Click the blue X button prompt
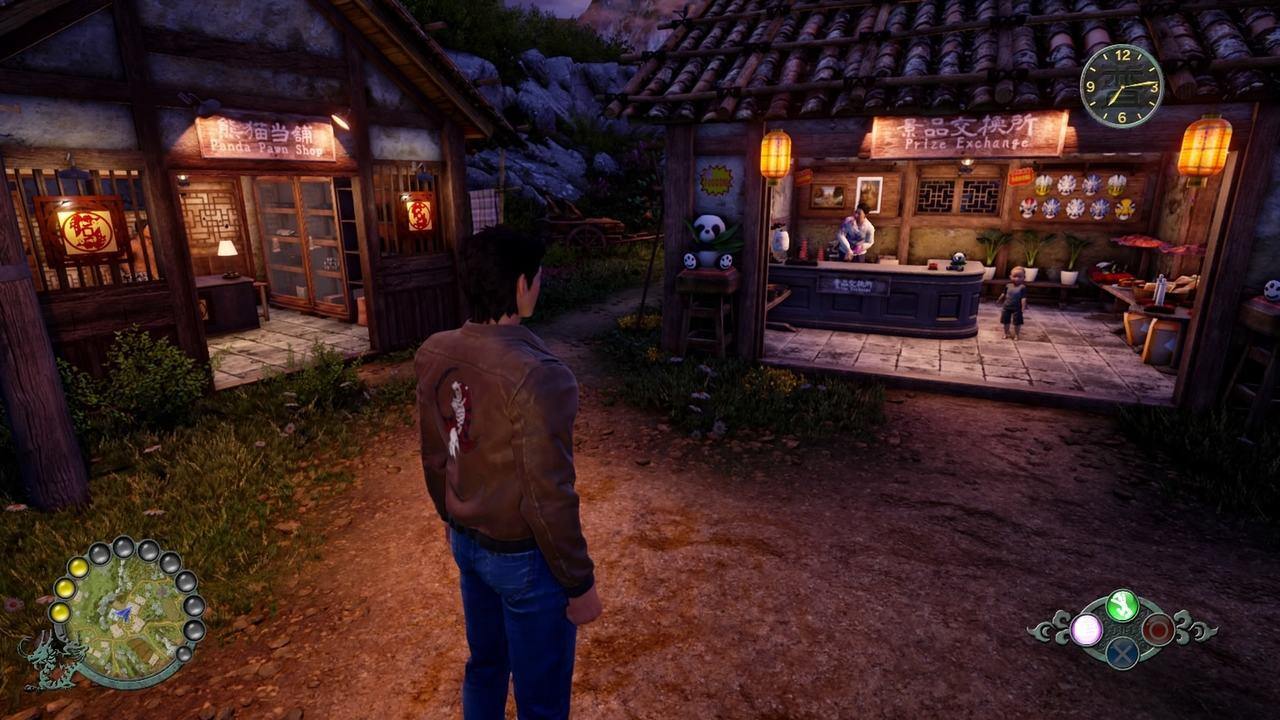 (x=1121, y=654)
